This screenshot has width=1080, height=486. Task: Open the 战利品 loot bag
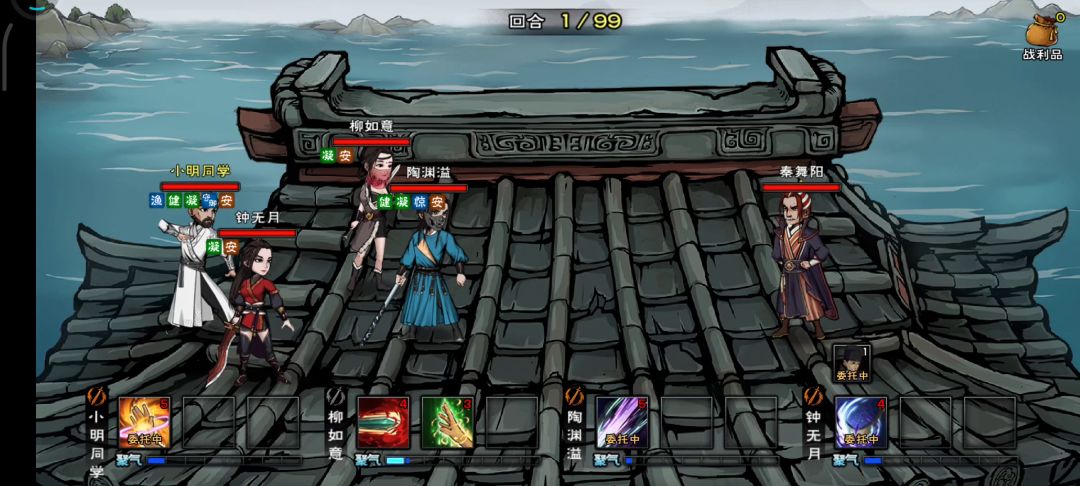coord(1042,35)
